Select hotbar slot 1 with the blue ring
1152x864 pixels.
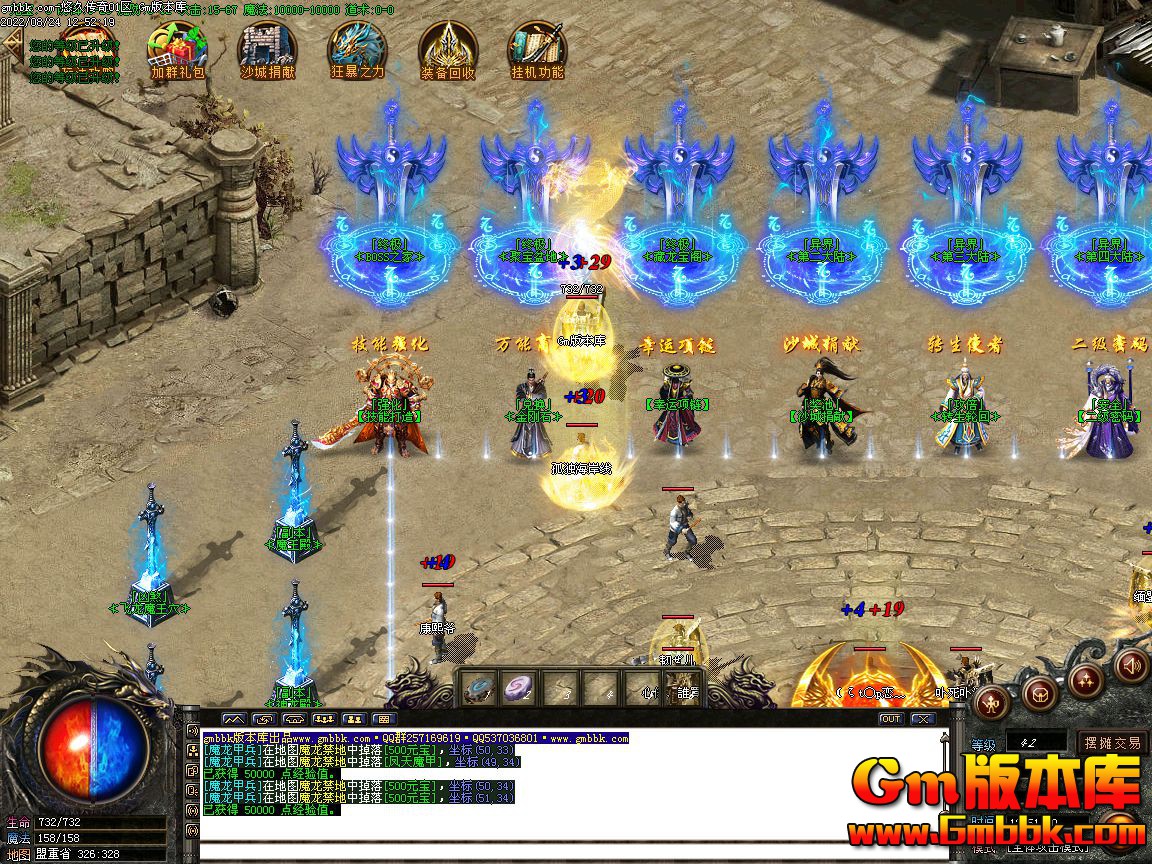479,688
